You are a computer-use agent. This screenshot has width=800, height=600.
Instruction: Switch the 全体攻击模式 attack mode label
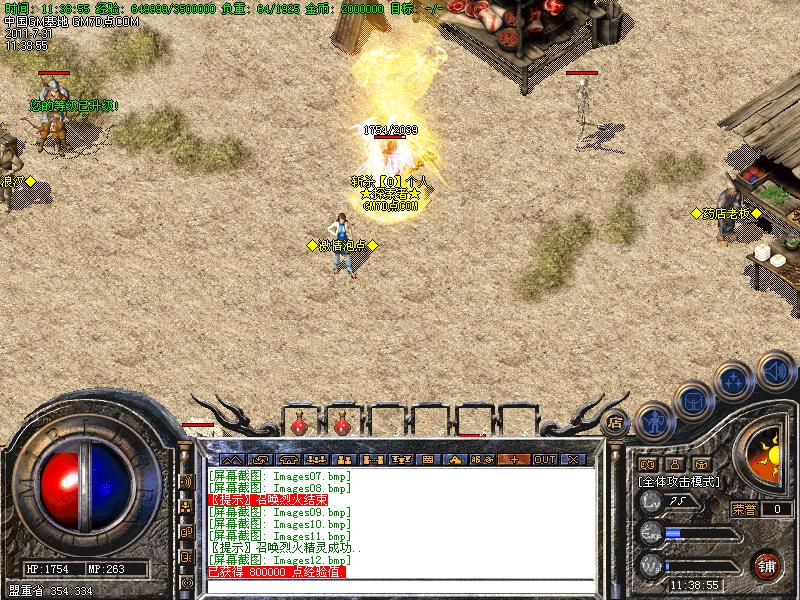coord(681,482)
